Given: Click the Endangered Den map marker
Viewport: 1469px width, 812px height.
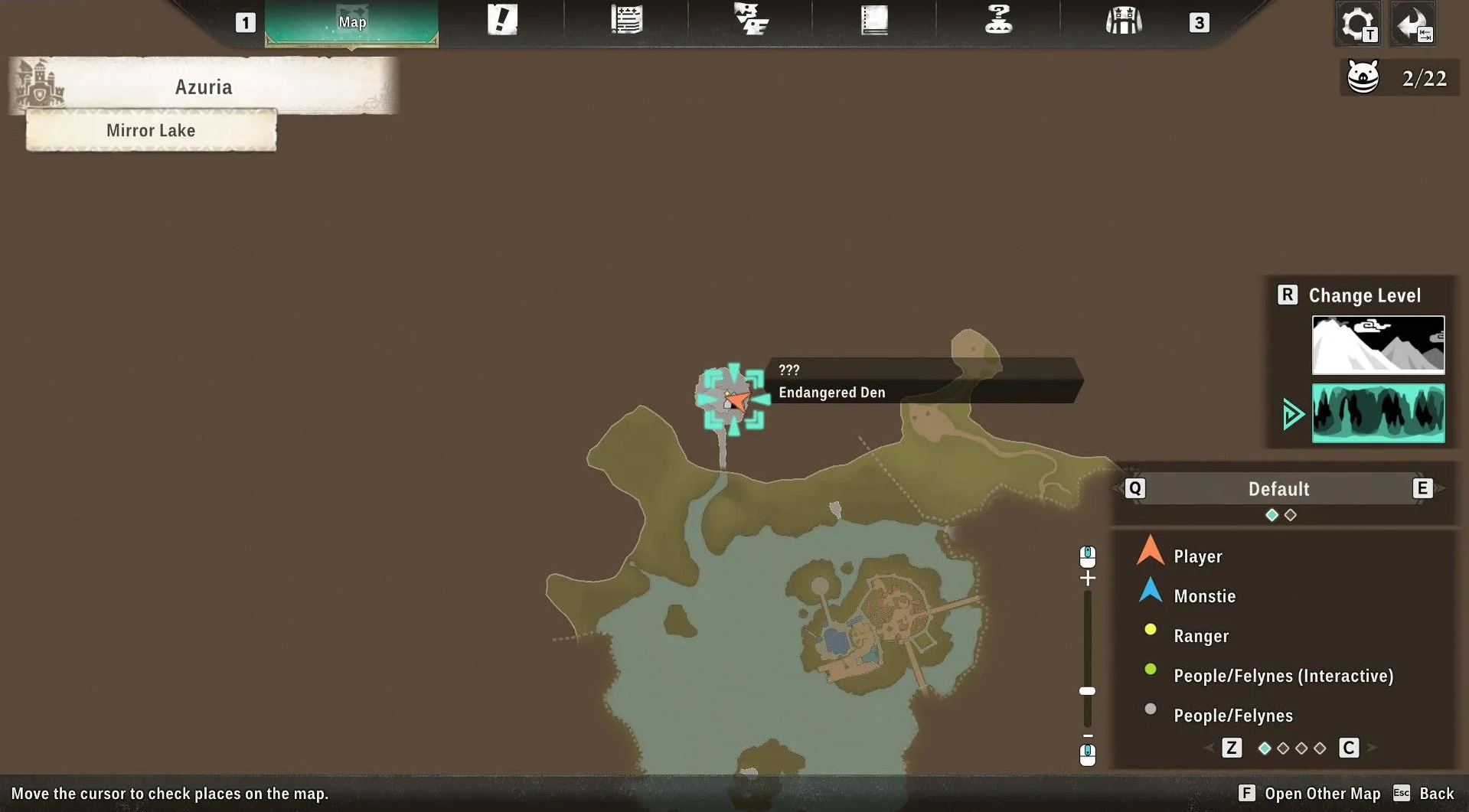Looking at the screenshot, I should (x=732, y=399).
